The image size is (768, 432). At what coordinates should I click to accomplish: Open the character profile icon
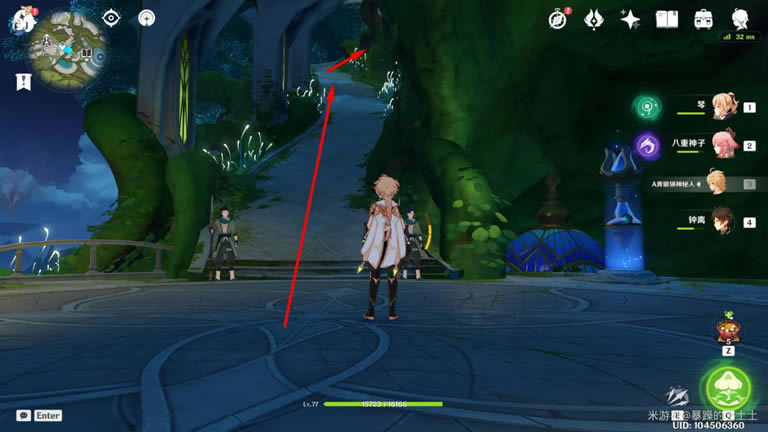point(741,18)
